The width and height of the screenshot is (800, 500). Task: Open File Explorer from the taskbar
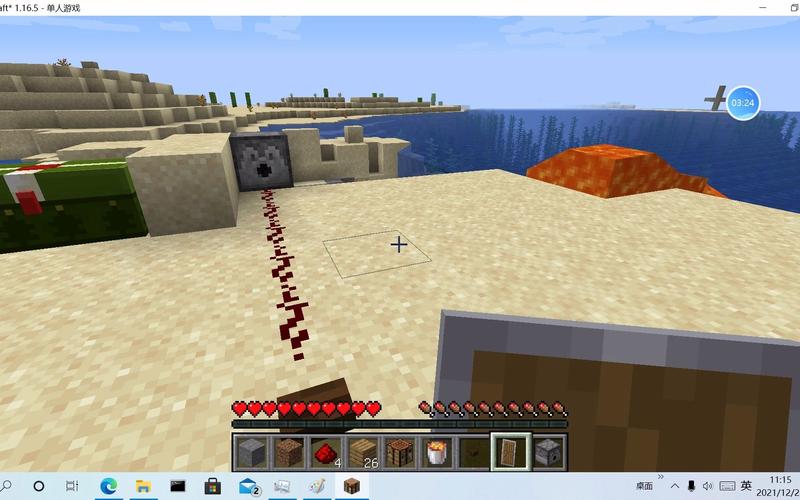(x=143, y=486)
